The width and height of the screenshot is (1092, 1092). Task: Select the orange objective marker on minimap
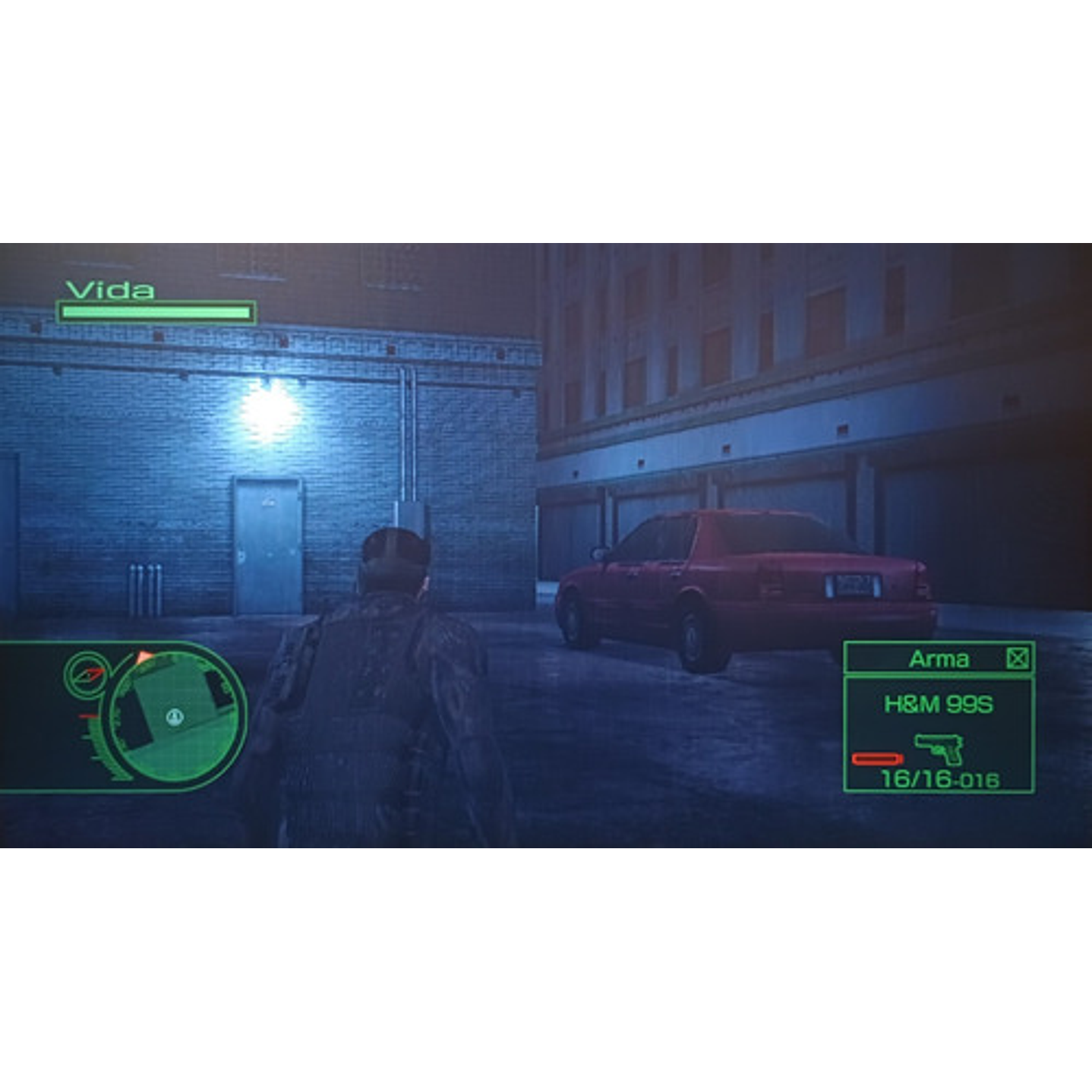[144, 655]
